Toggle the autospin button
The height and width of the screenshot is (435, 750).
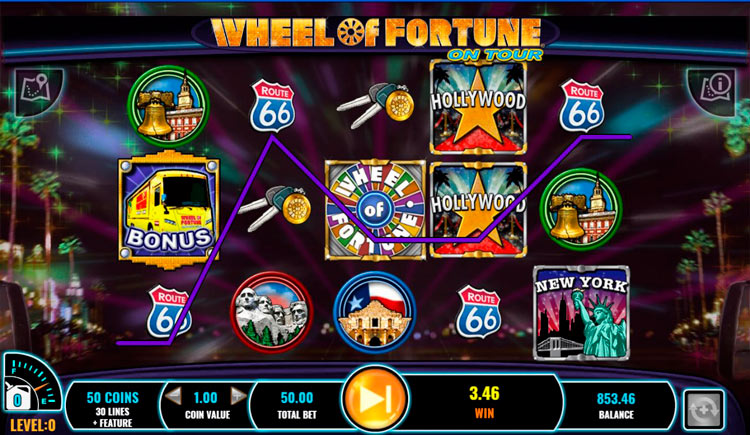point(701,410)
